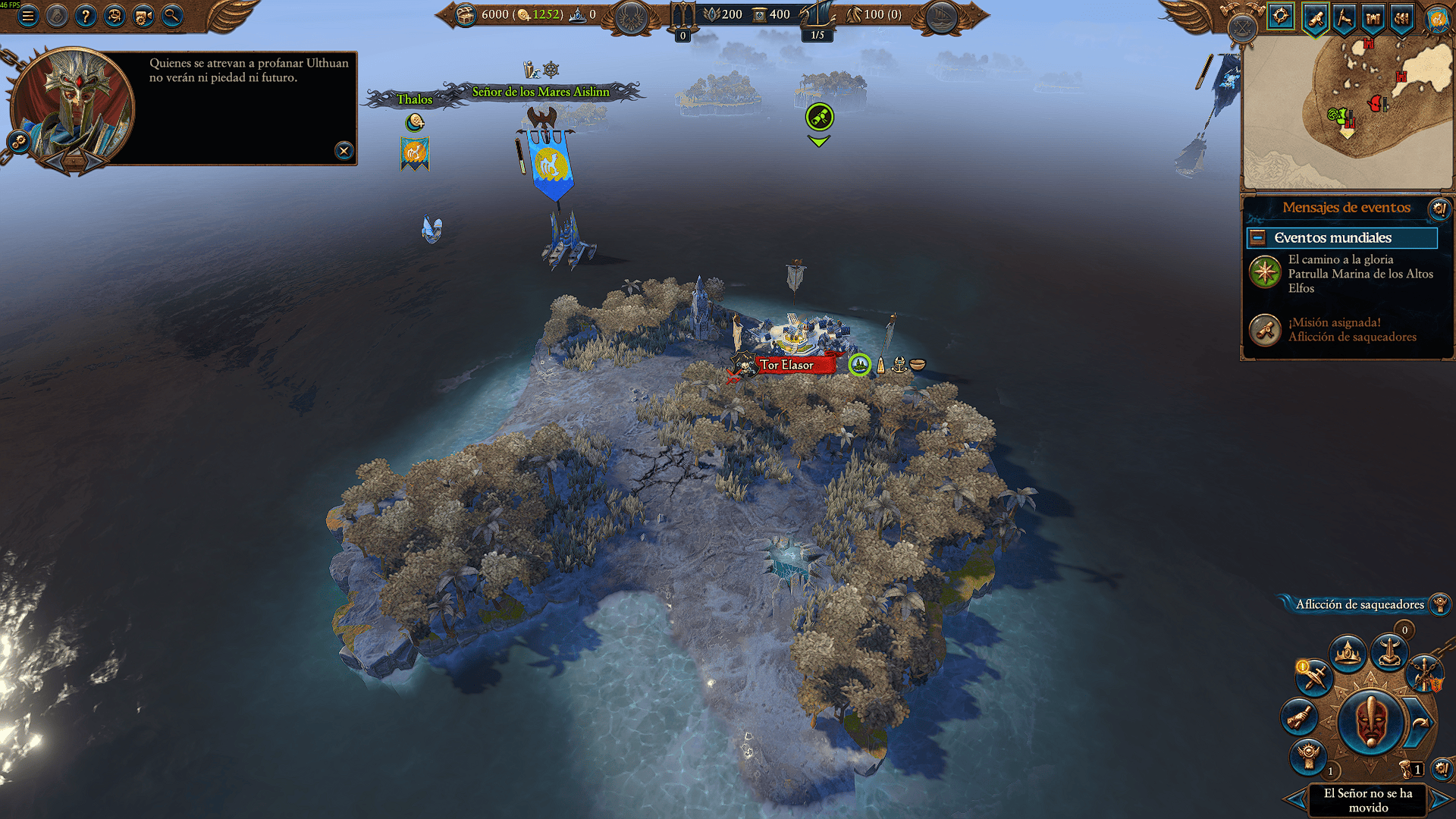This screenshot has height=819, width=1456.
Task: Open the crossed swords button with alert
Action: 1314,676
